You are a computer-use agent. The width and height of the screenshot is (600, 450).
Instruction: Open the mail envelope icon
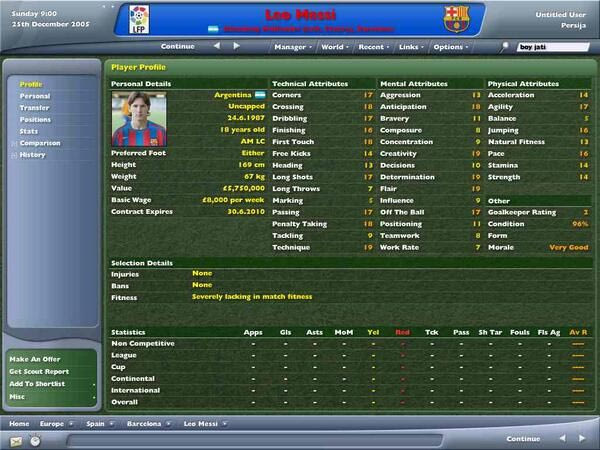coord(15,440)
